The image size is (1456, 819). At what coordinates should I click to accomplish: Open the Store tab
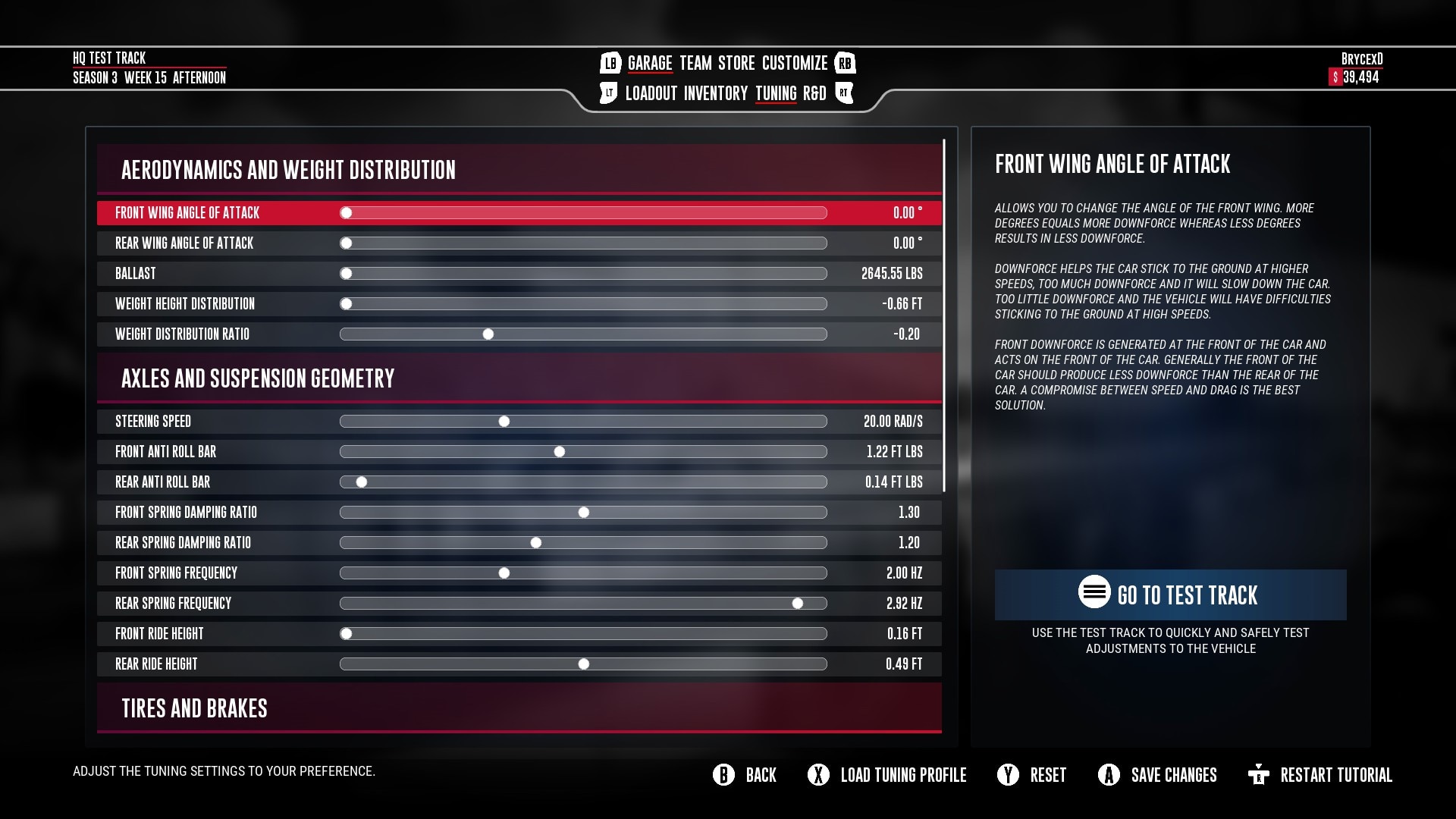pyautogui.click(x=736, y=63)
